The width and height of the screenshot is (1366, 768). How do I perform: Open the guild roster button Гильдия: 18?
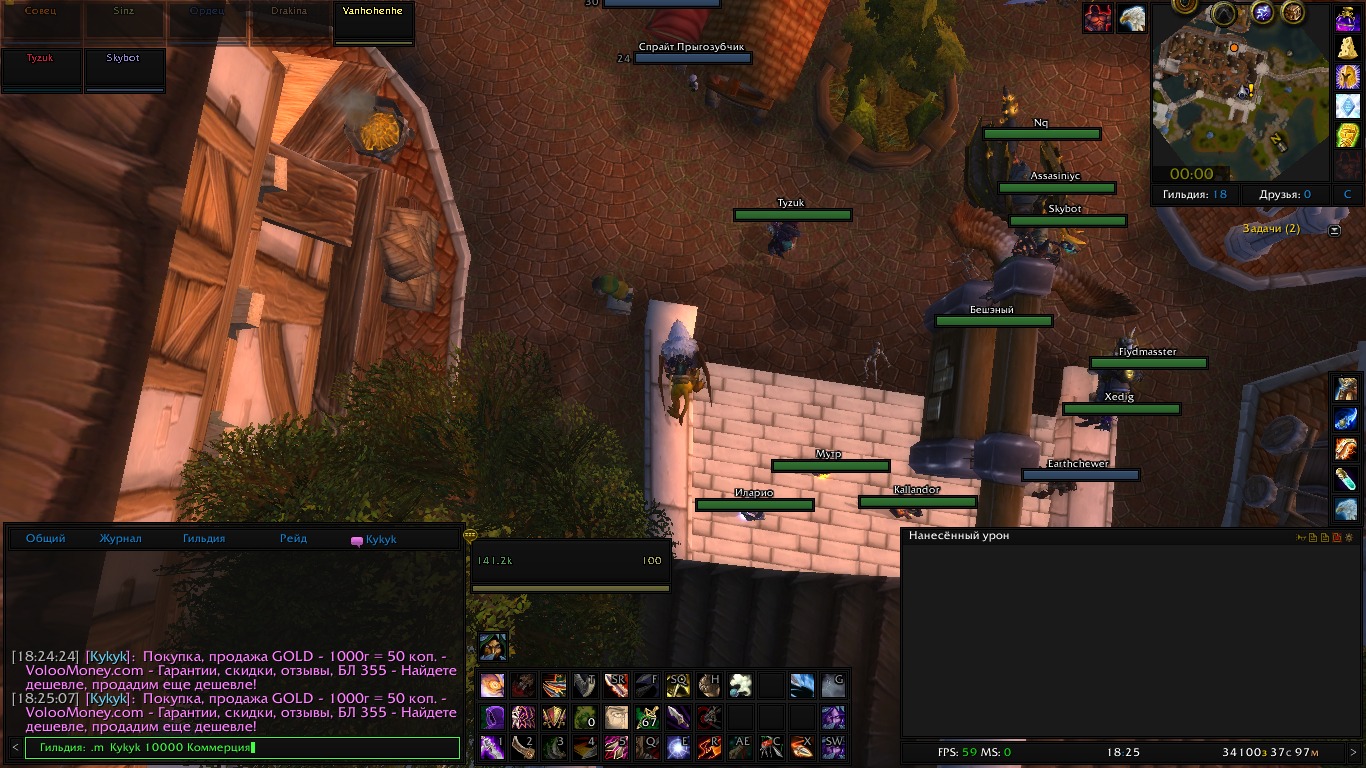[1195, 195]
